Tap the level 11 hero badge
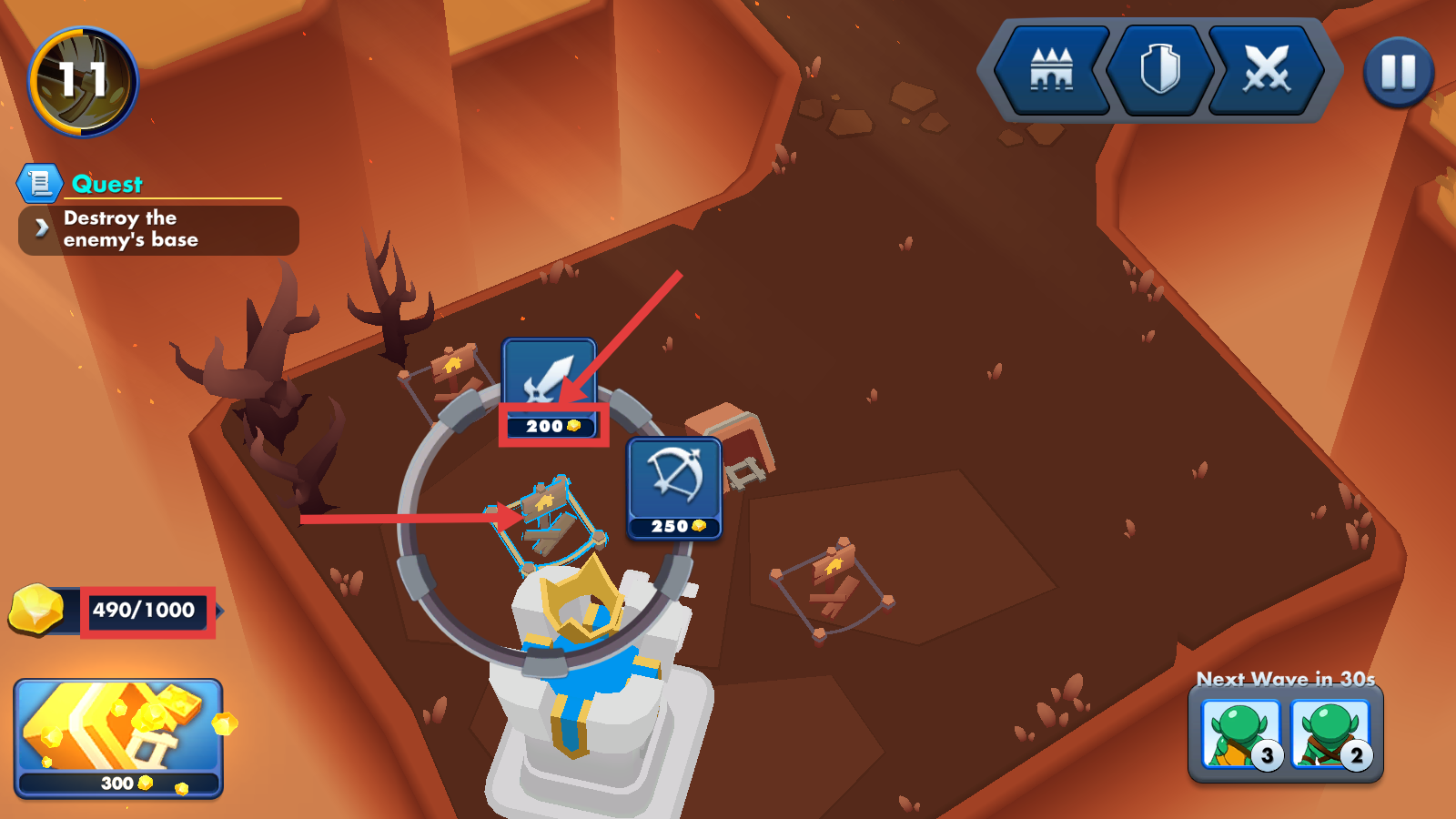 tap(83, 81)
